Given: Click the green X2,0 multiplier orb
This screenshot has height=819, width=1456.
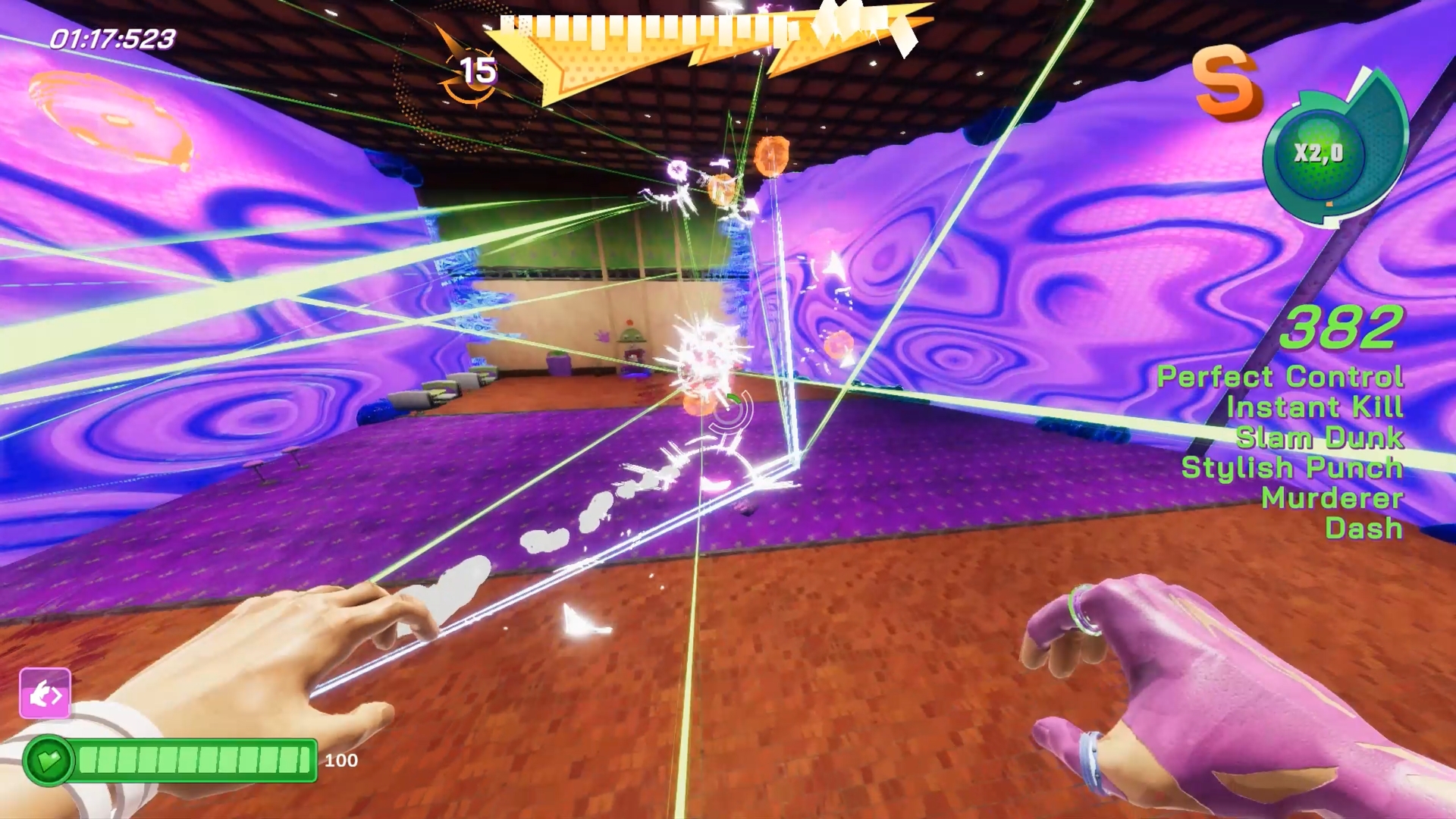Looking at the screenshot, I should point(1319,153).
